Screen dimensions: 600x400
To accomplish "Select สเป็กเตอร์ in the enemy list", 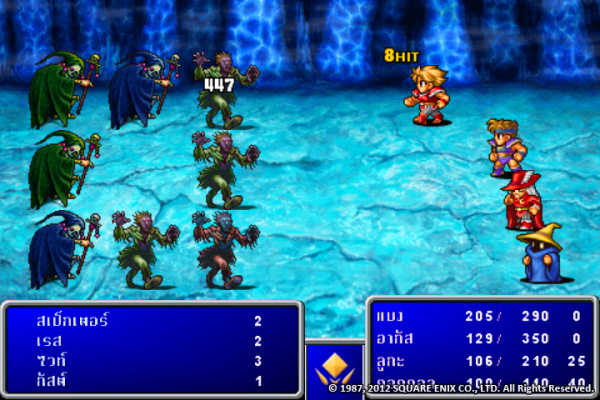I will pyautogui.click(x=150, y=321).
